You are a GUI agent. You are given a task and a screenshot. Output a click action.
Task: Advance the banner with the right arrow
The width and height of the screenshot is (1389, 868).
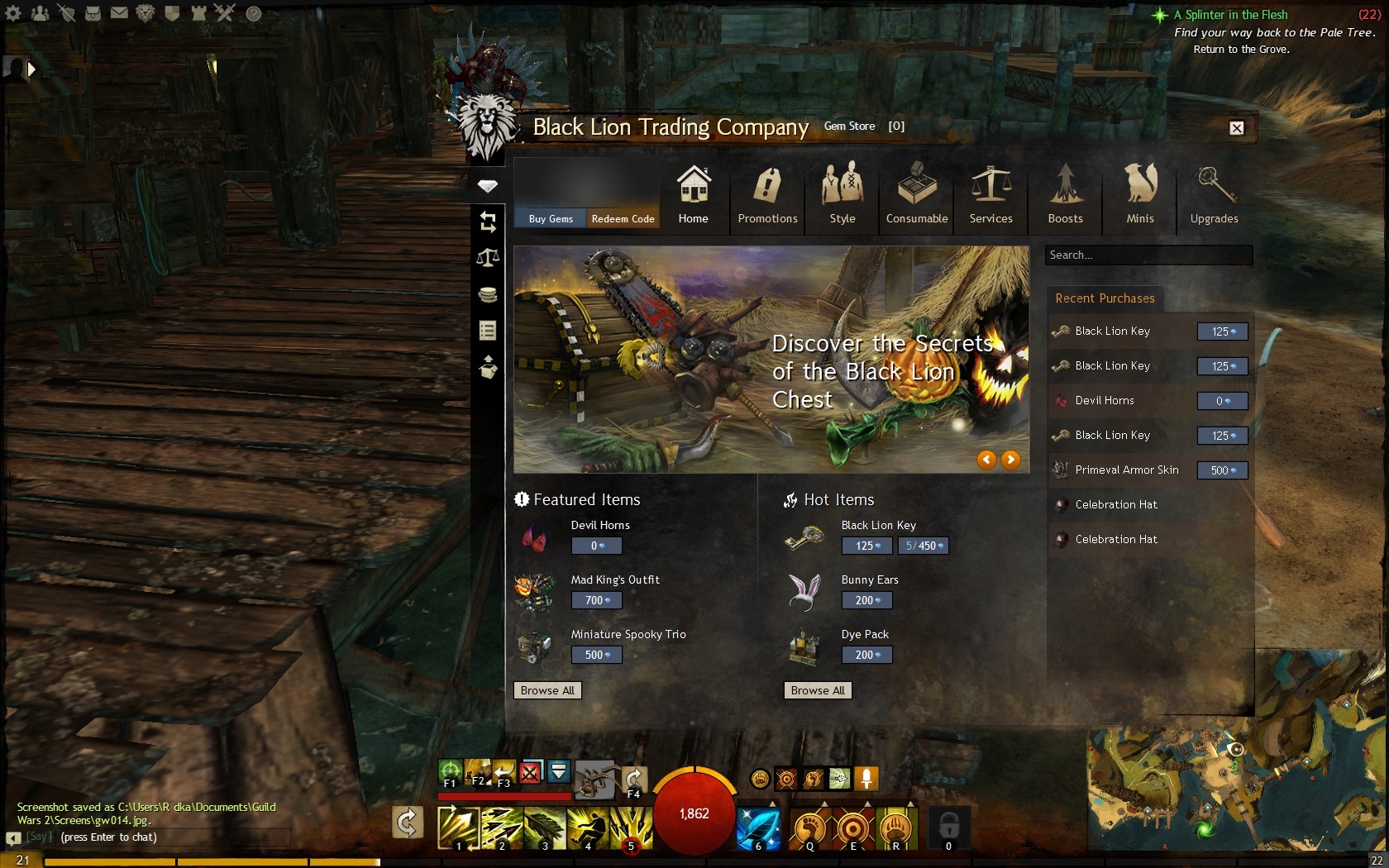(x=1010, y=460)
